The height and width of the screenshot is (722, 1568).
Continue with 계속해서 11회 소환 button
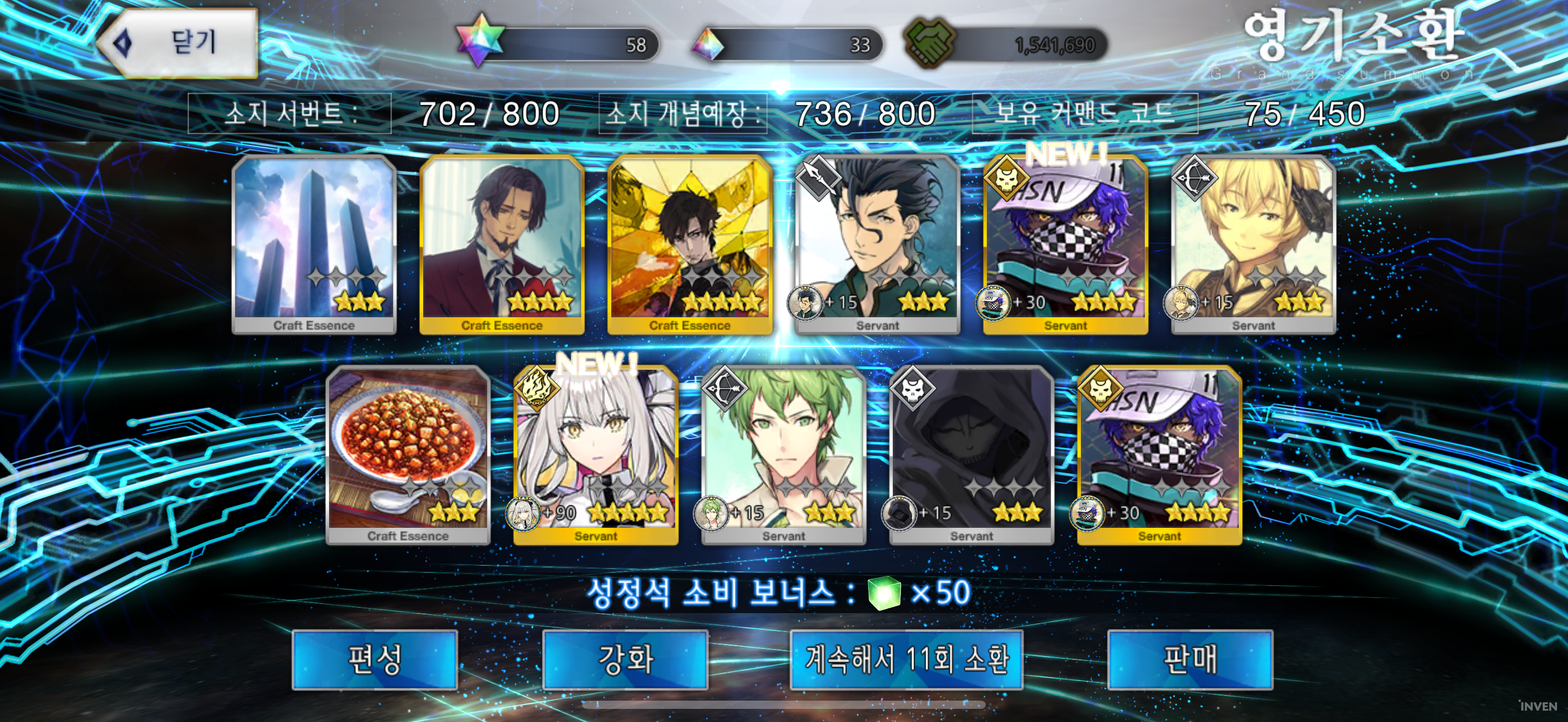point(906,660)
